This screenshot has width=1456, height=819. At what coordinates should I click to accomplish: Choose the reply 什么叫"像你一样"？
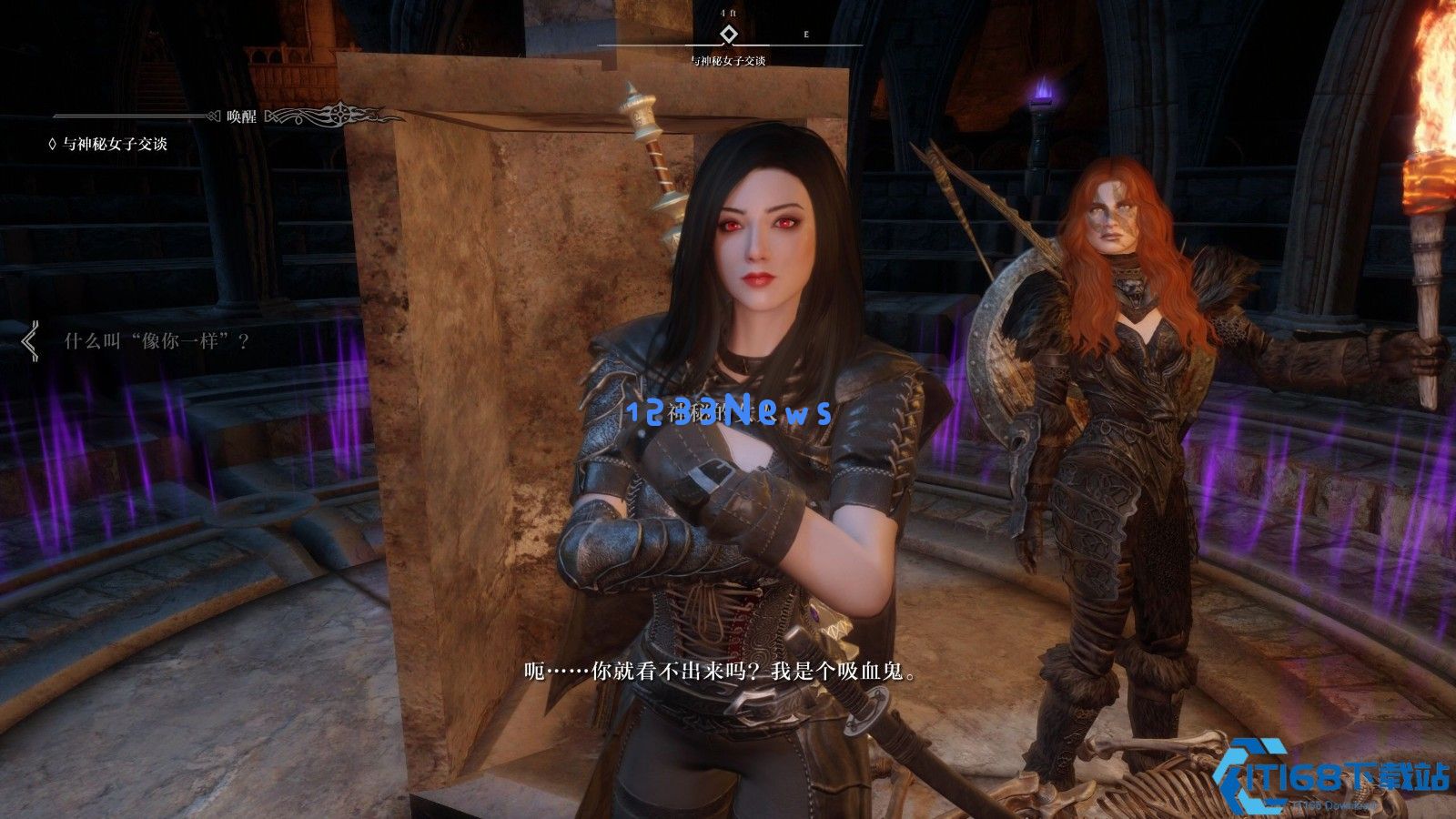pos(157,342)
